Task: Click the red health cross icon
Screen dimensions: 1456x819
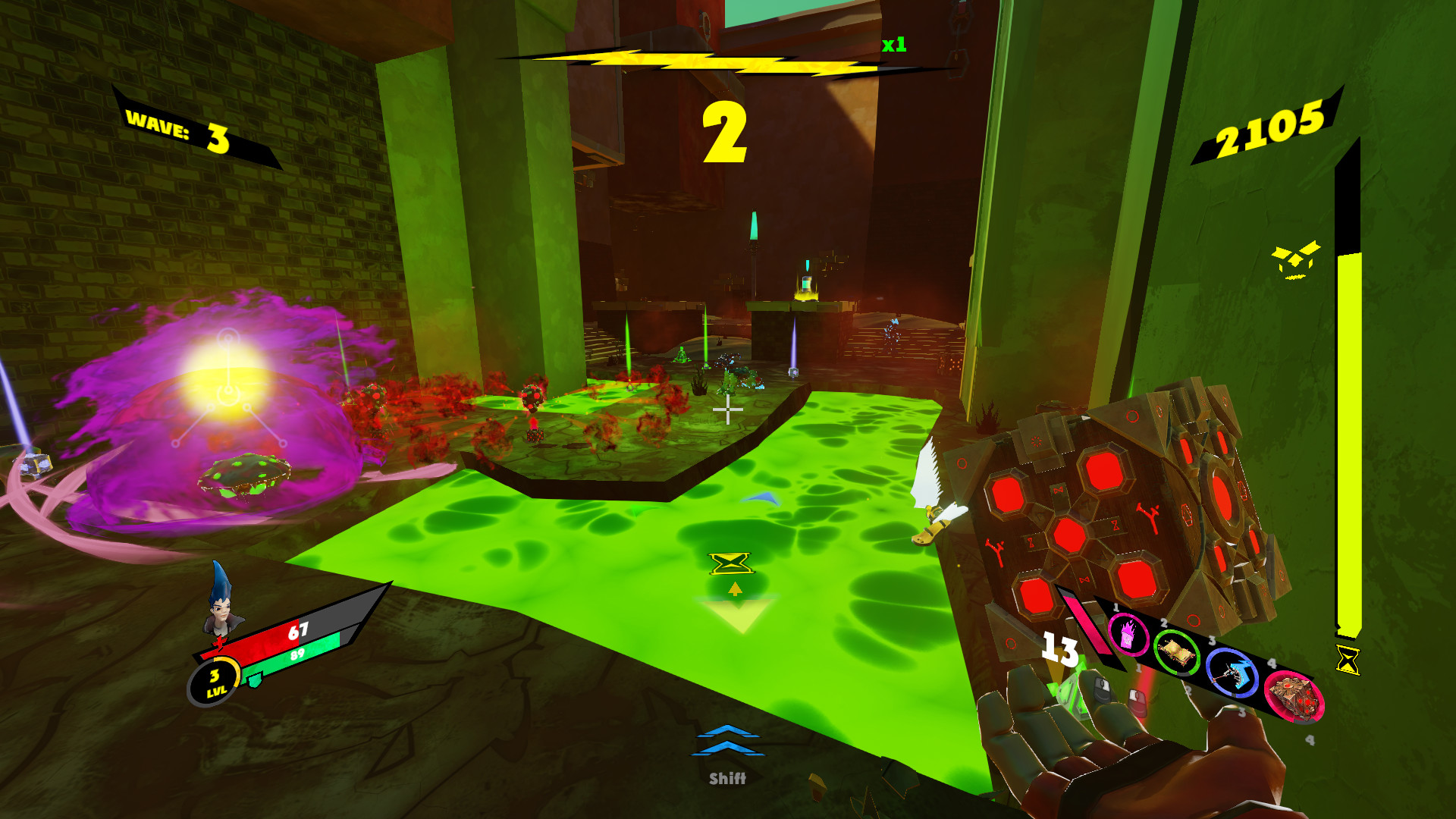Action: (x=220, y=644)
